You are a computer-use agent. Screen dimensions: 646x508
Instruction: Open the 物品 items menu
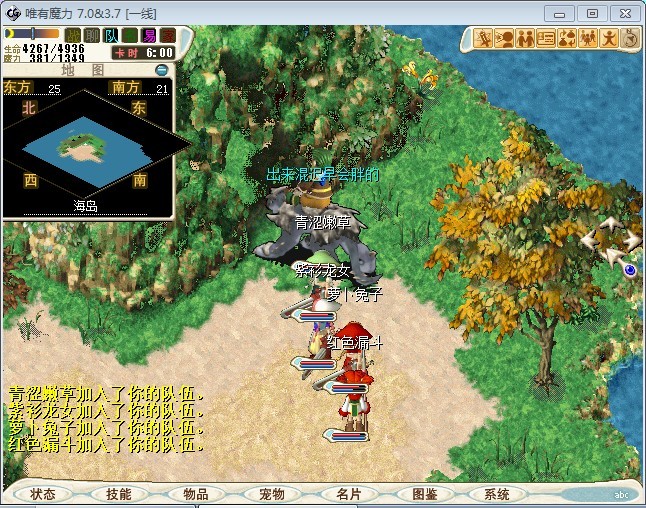point(195,494)
